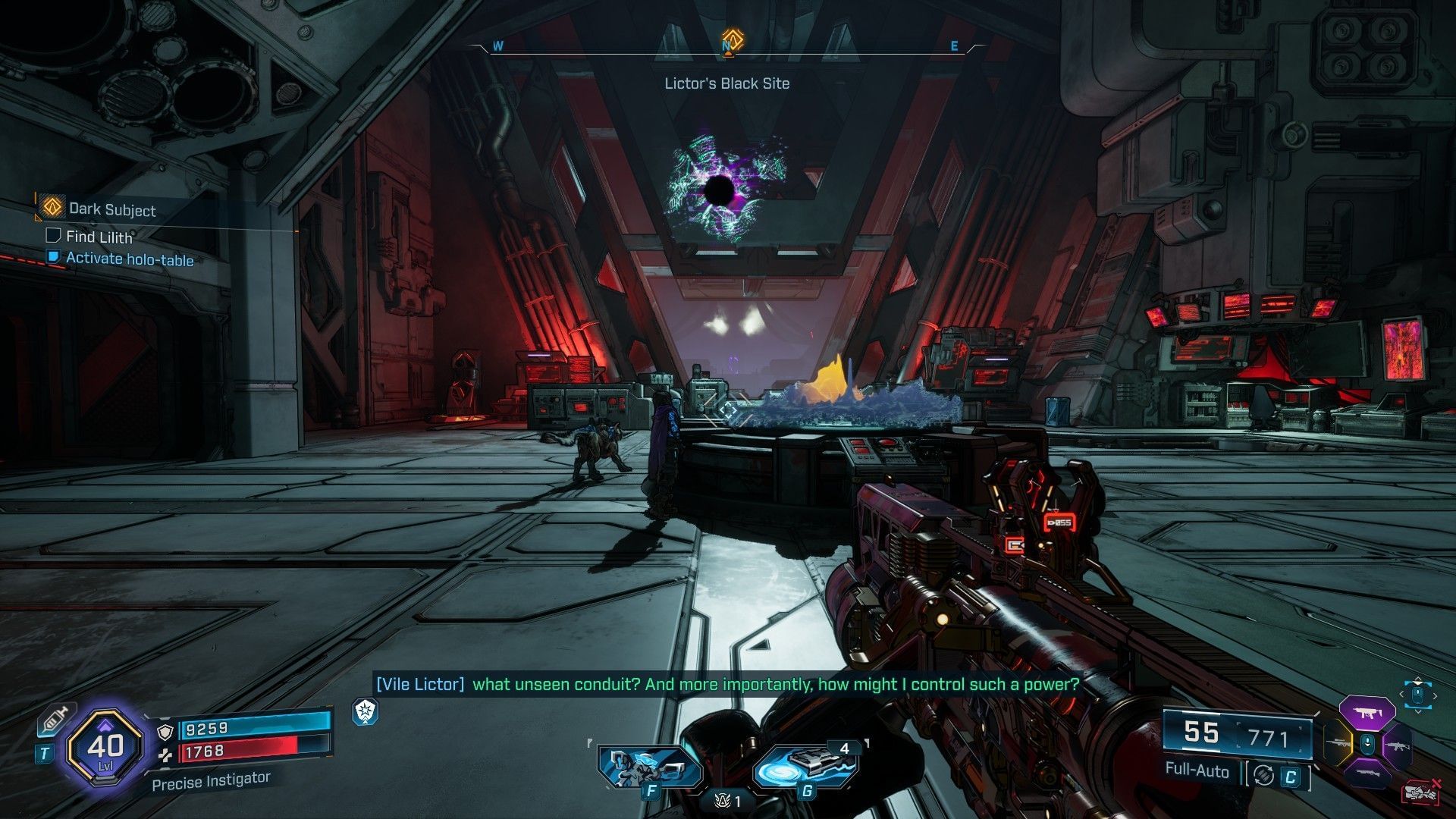
Task: Select the equipped purple SMG weapon slot
Action: click(1367, 714)
